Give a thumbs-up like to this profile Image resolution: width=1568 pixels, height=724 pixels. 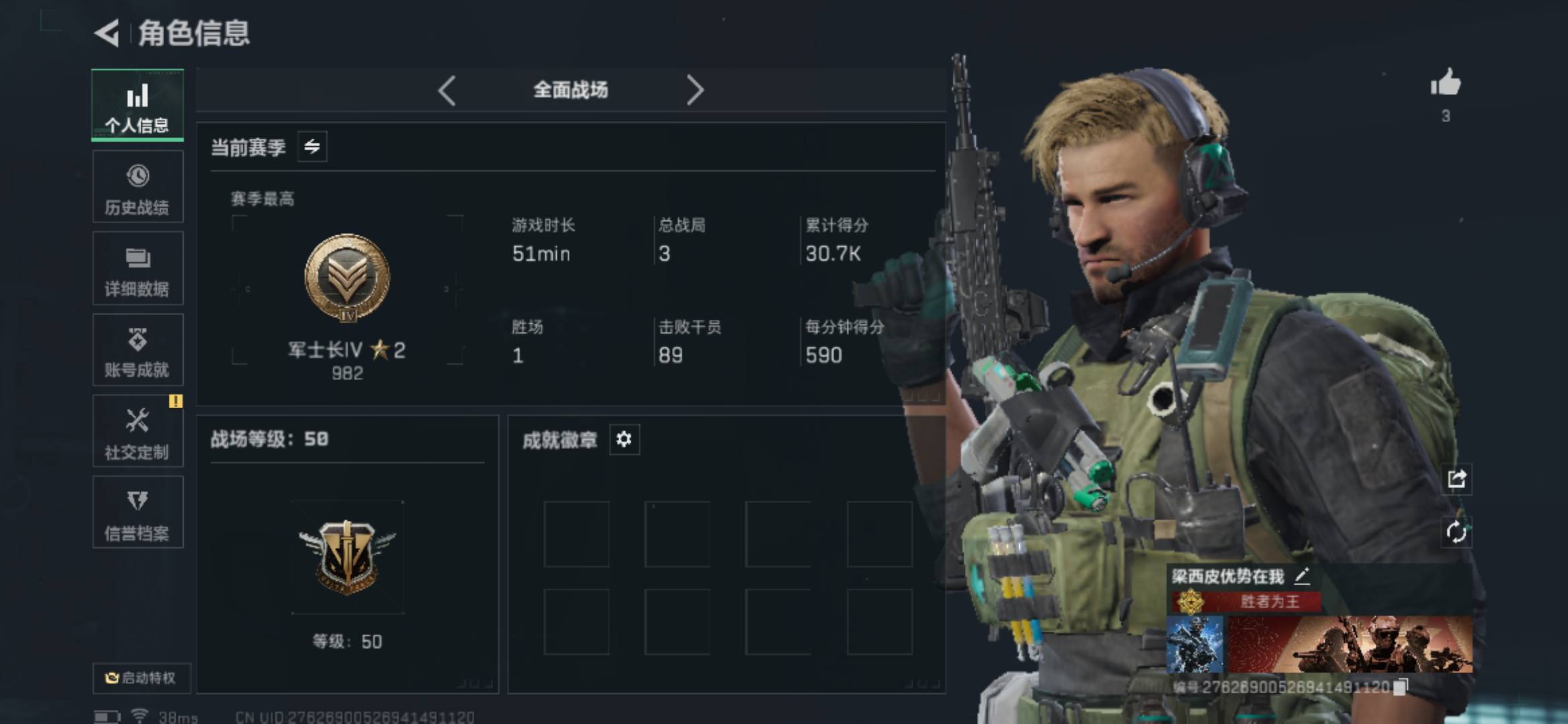(1445, 84)
